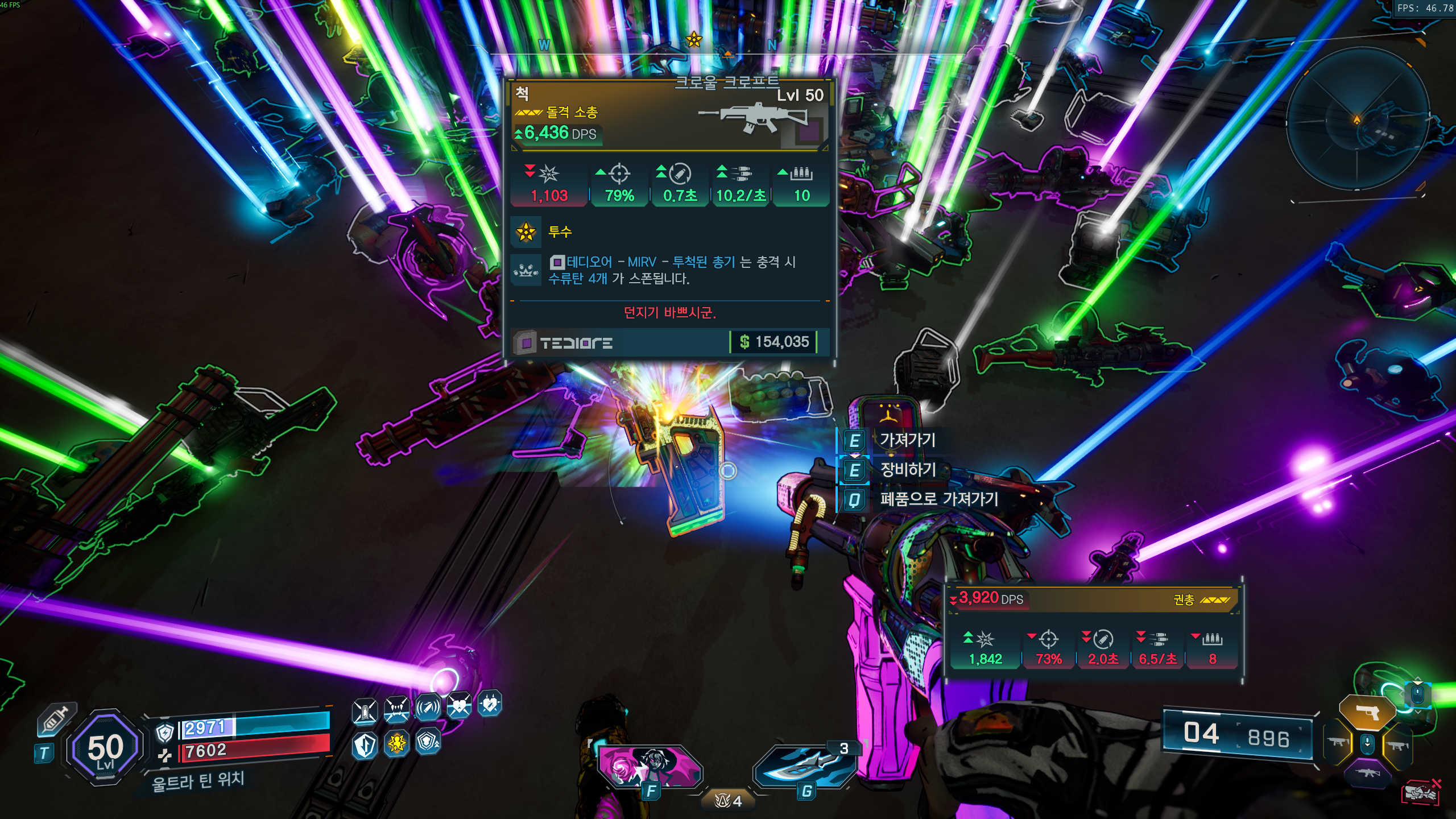Choose the 폐품으로 가져가기 option
The image size is (1456, 819).
(938, 499)
